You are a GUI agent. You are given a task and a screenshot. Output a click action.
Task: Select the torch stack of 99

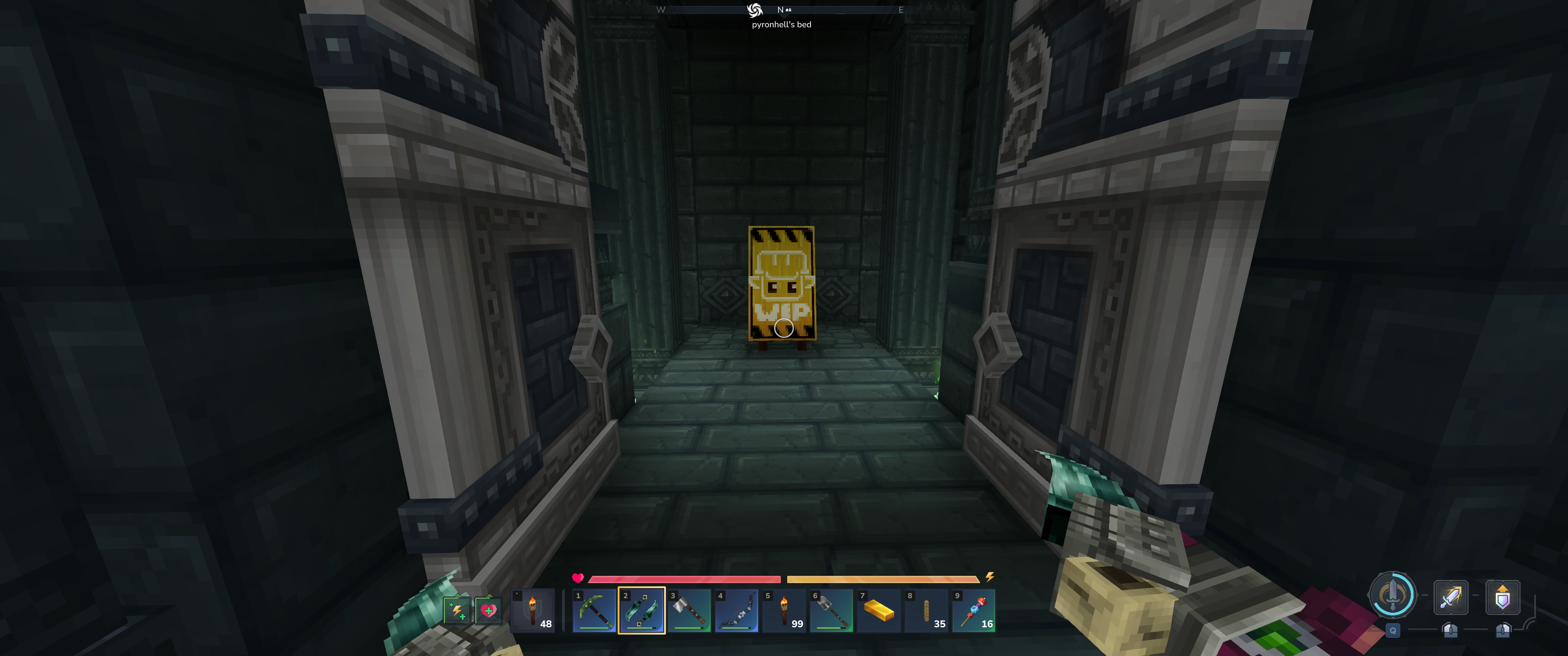(784, 610)
